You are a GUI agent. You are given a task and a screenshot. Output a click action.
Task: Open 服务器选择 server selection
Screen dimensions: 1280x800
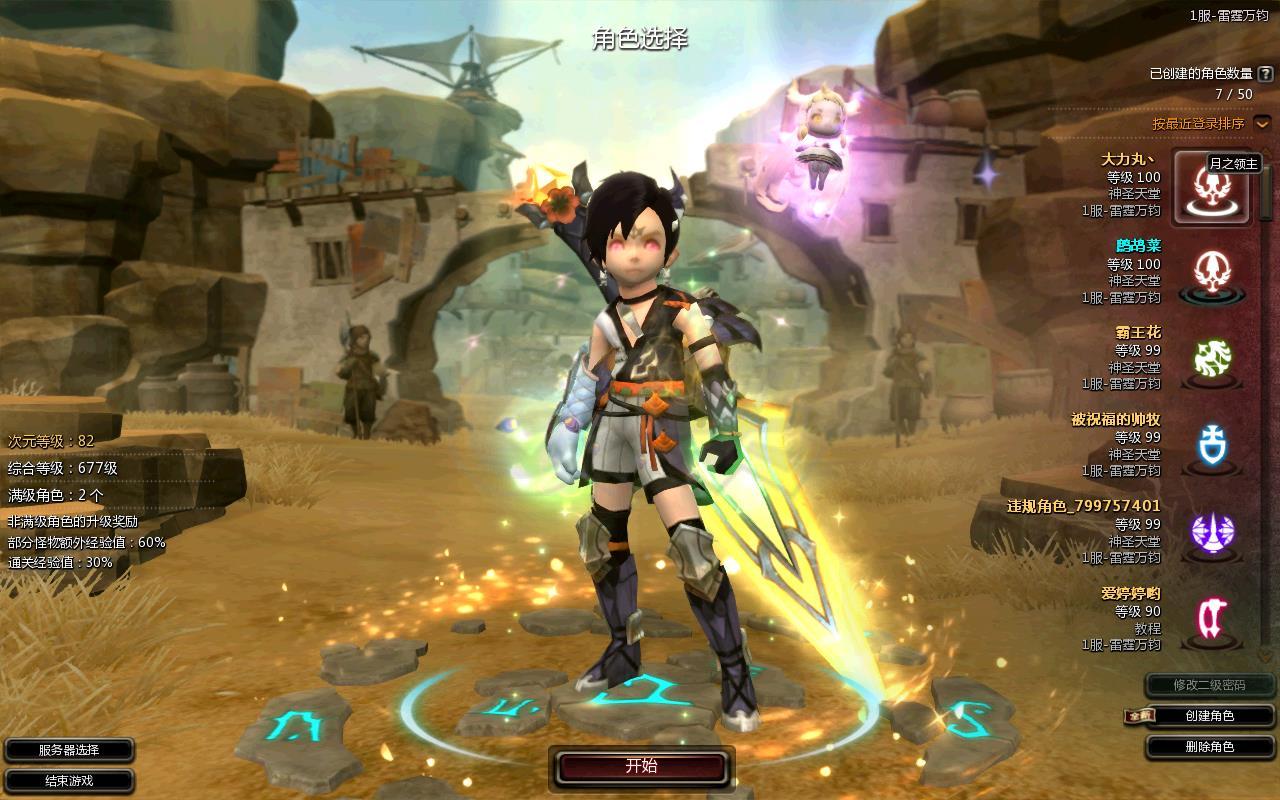coord(69,750)
